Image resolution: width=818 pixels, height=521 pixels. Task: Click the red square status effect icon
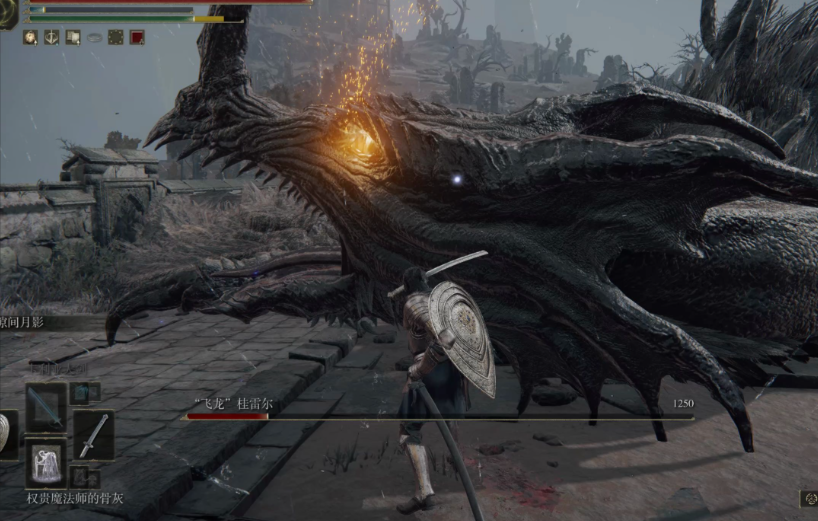[x=137, y=37]
